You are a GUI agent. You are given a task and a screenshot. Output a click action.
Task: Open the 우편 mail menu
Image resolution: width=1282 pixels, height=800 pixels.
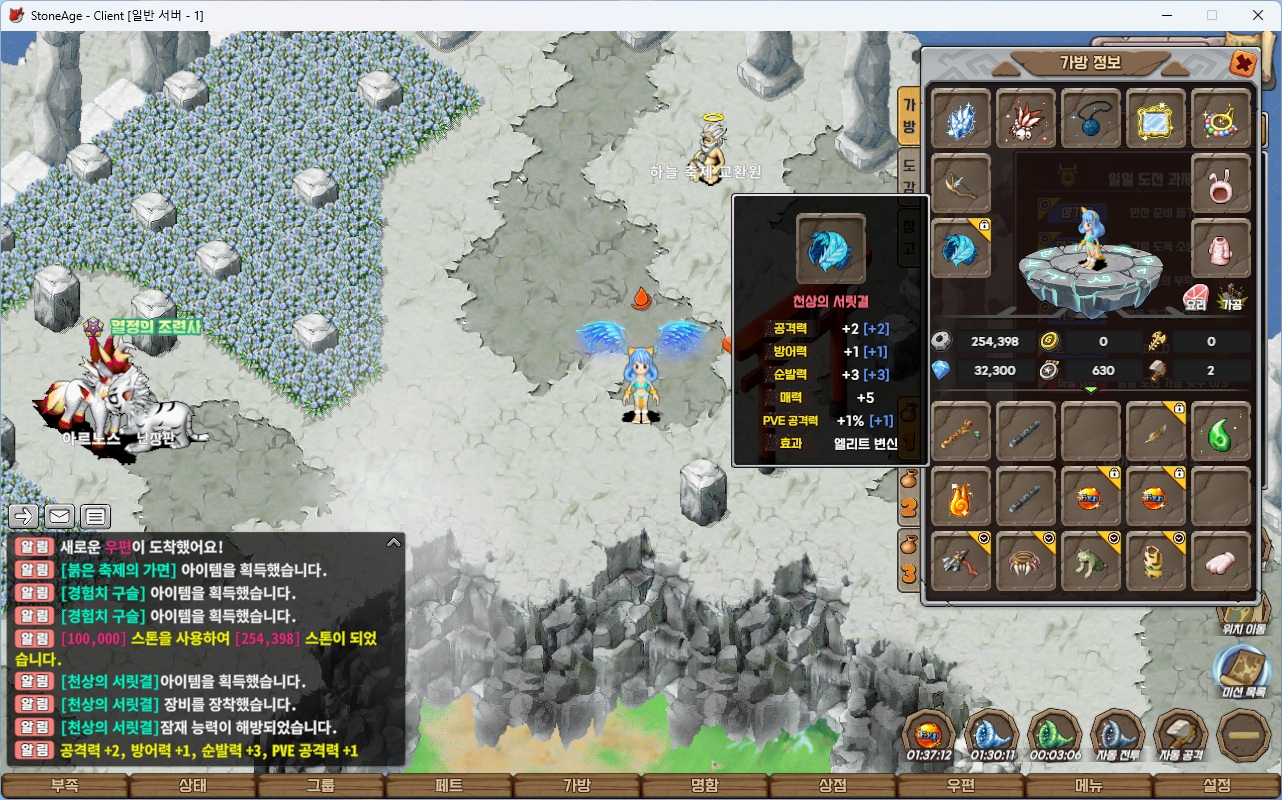[x=961, y=785]
